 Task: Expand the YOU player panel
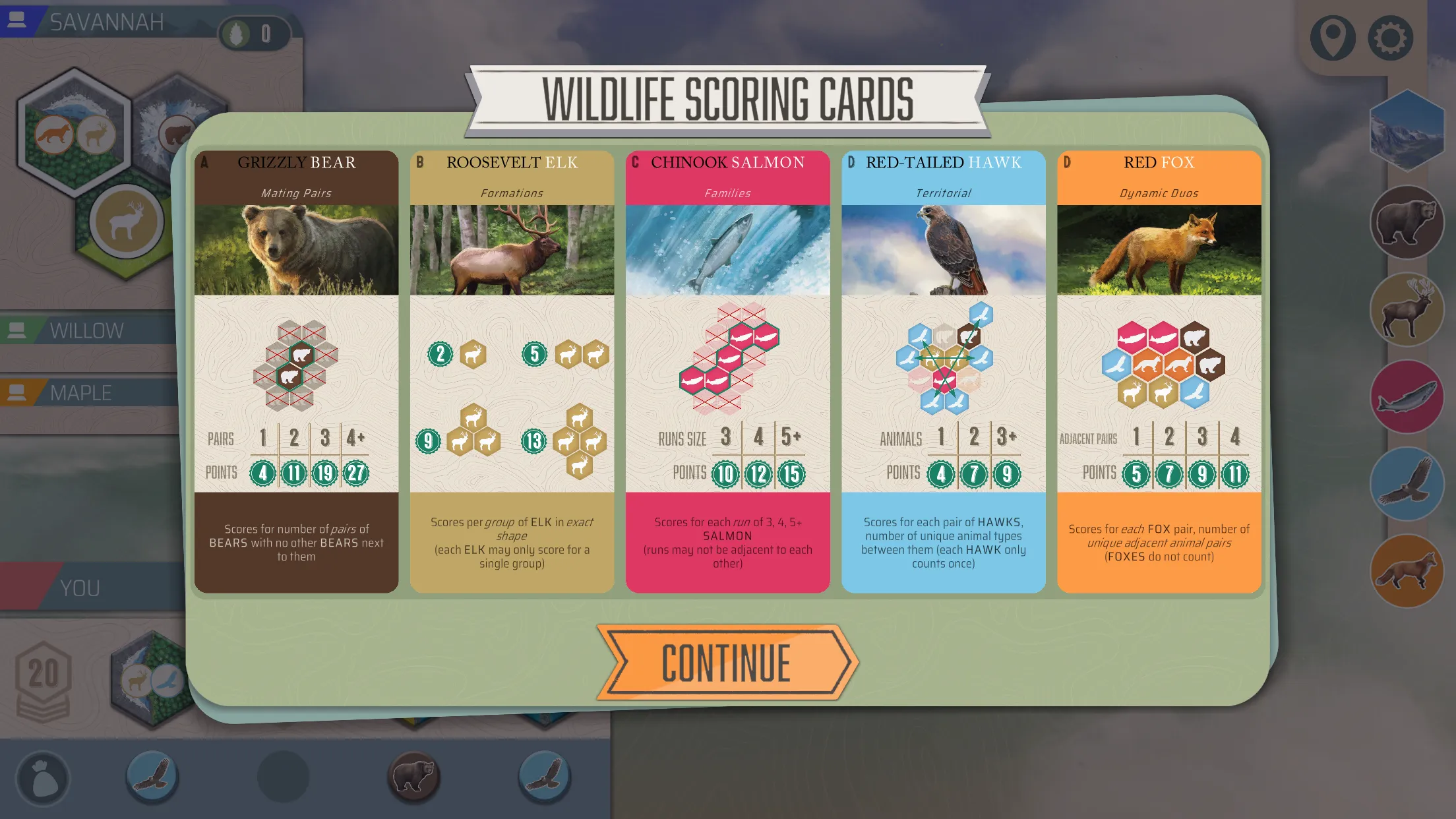click(80, 586)
